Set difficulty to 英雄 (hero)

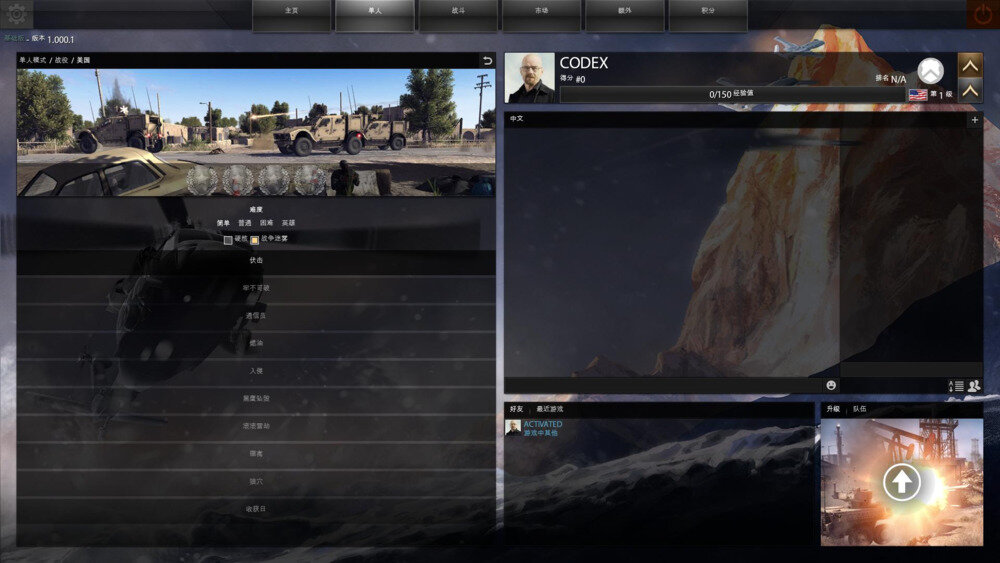pos(288,223)
